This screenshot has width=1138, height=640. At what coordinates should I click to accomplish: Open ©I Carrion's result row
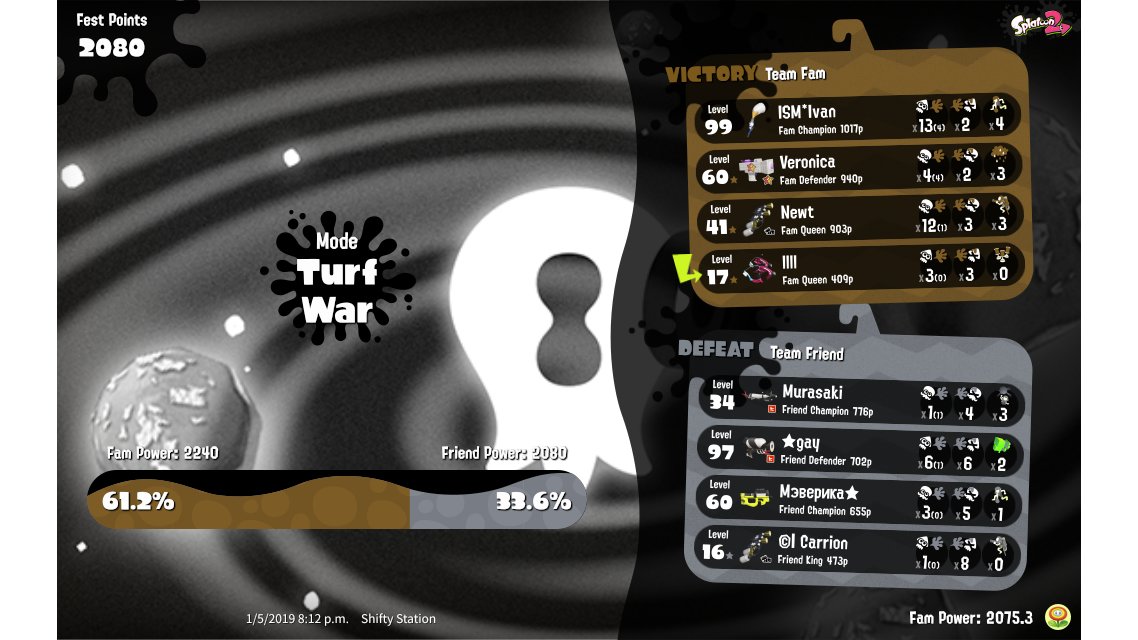coord(860,550)
